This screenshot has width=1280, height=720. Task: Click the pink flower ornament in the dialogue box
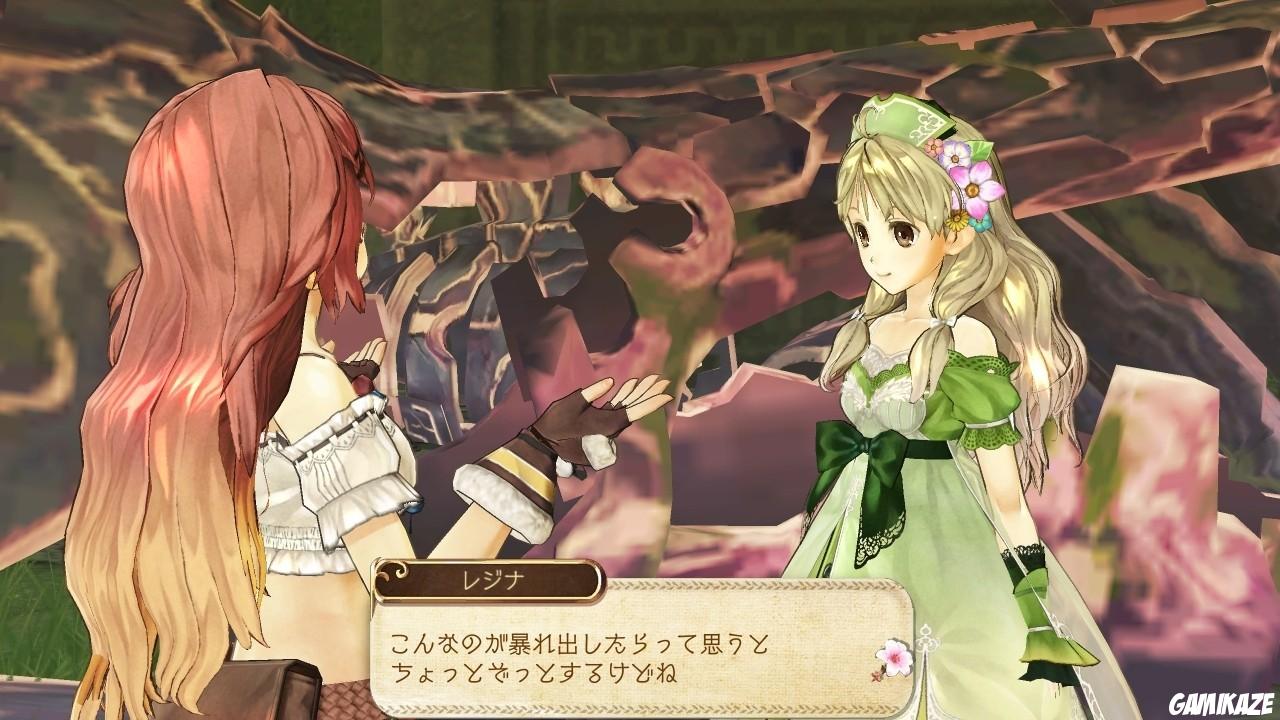tap(895, 657)
